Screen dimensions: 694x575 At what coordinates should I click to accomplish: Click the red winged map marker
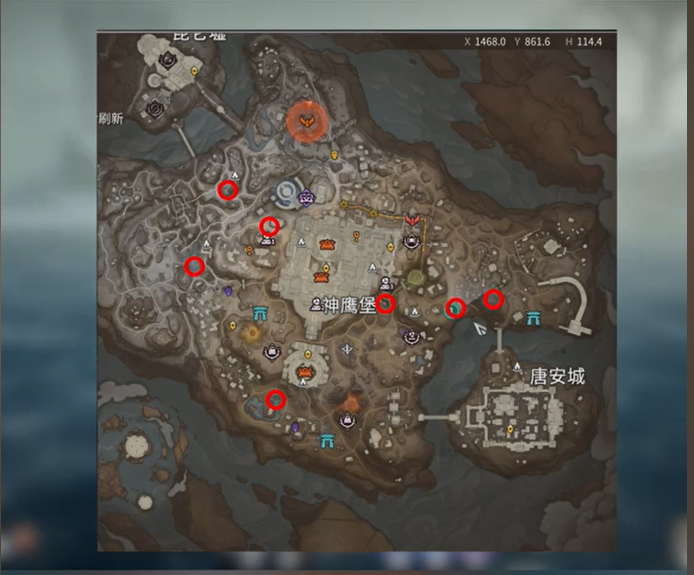411,219
